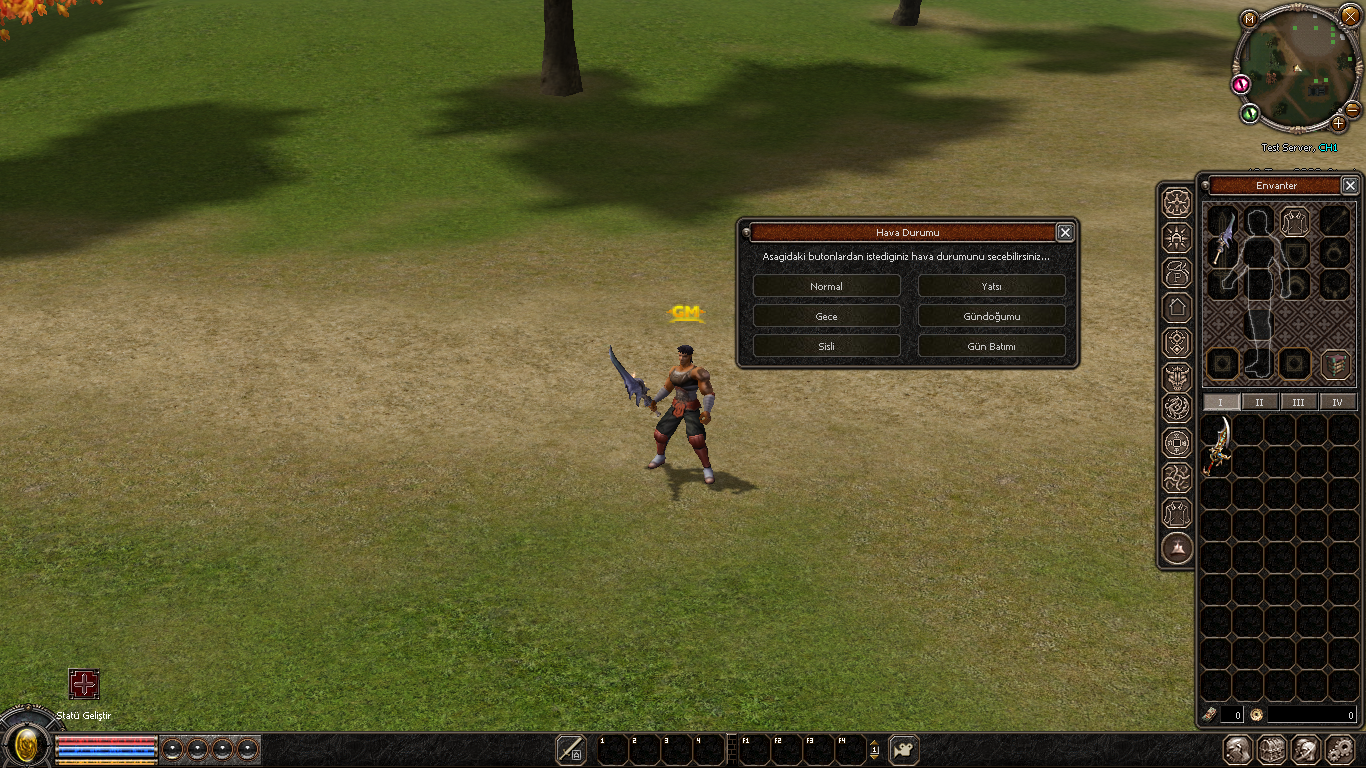Open the large map with the M button
Screen dimensions: 1366x768
point(1249,19)
